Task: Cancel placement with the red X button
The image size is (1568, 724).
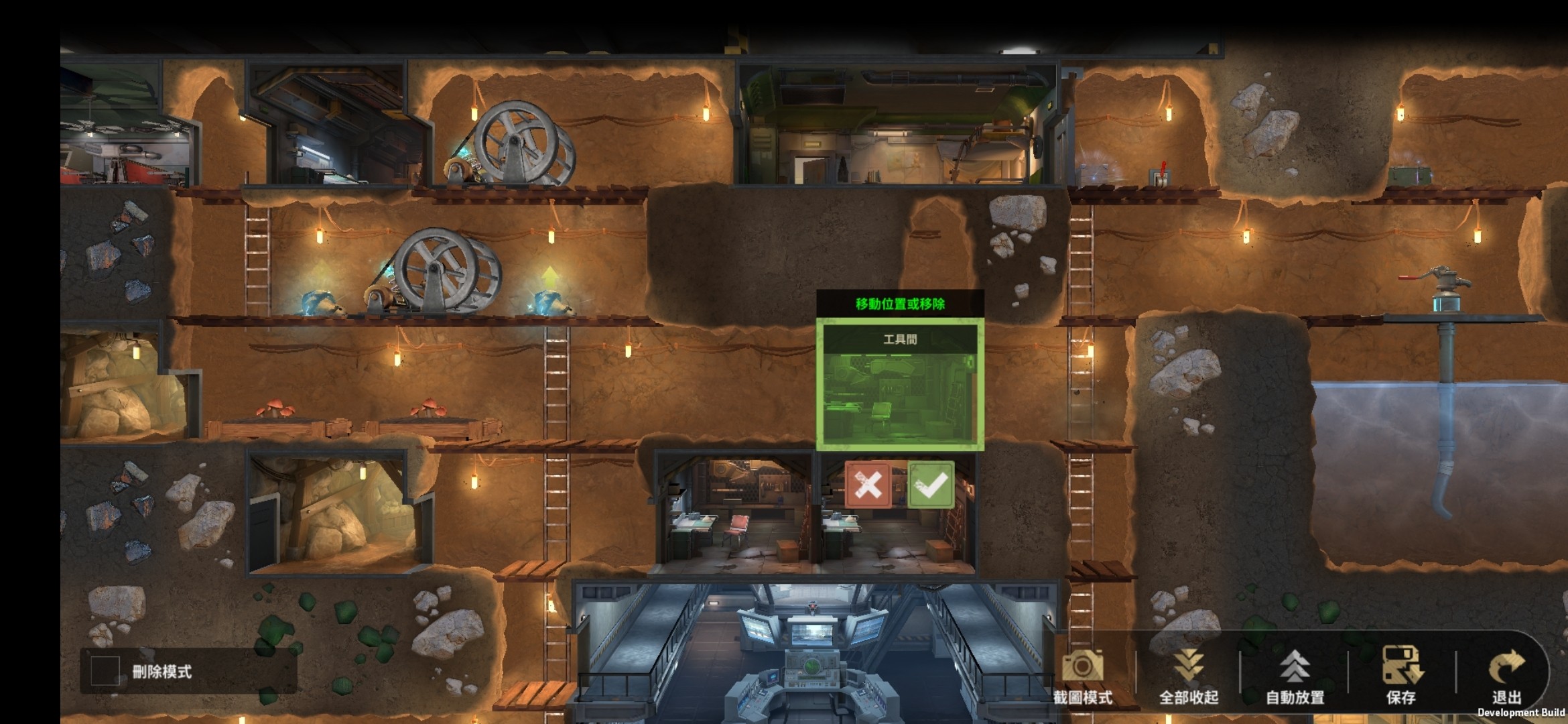Action: (868, 485)
